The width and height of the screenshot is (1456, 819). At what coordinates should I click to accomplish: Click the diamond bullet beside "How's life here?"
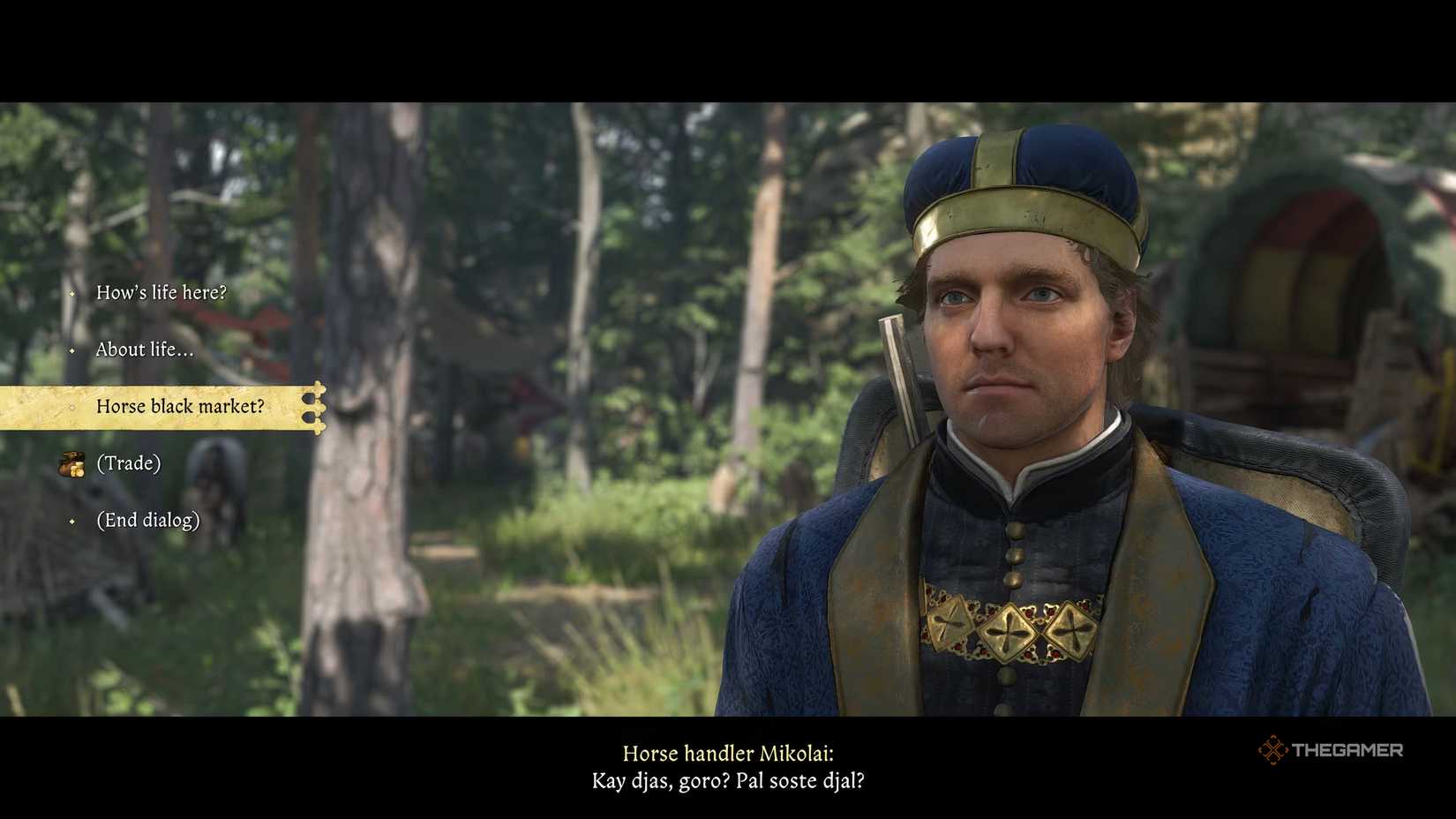[73, 293]
